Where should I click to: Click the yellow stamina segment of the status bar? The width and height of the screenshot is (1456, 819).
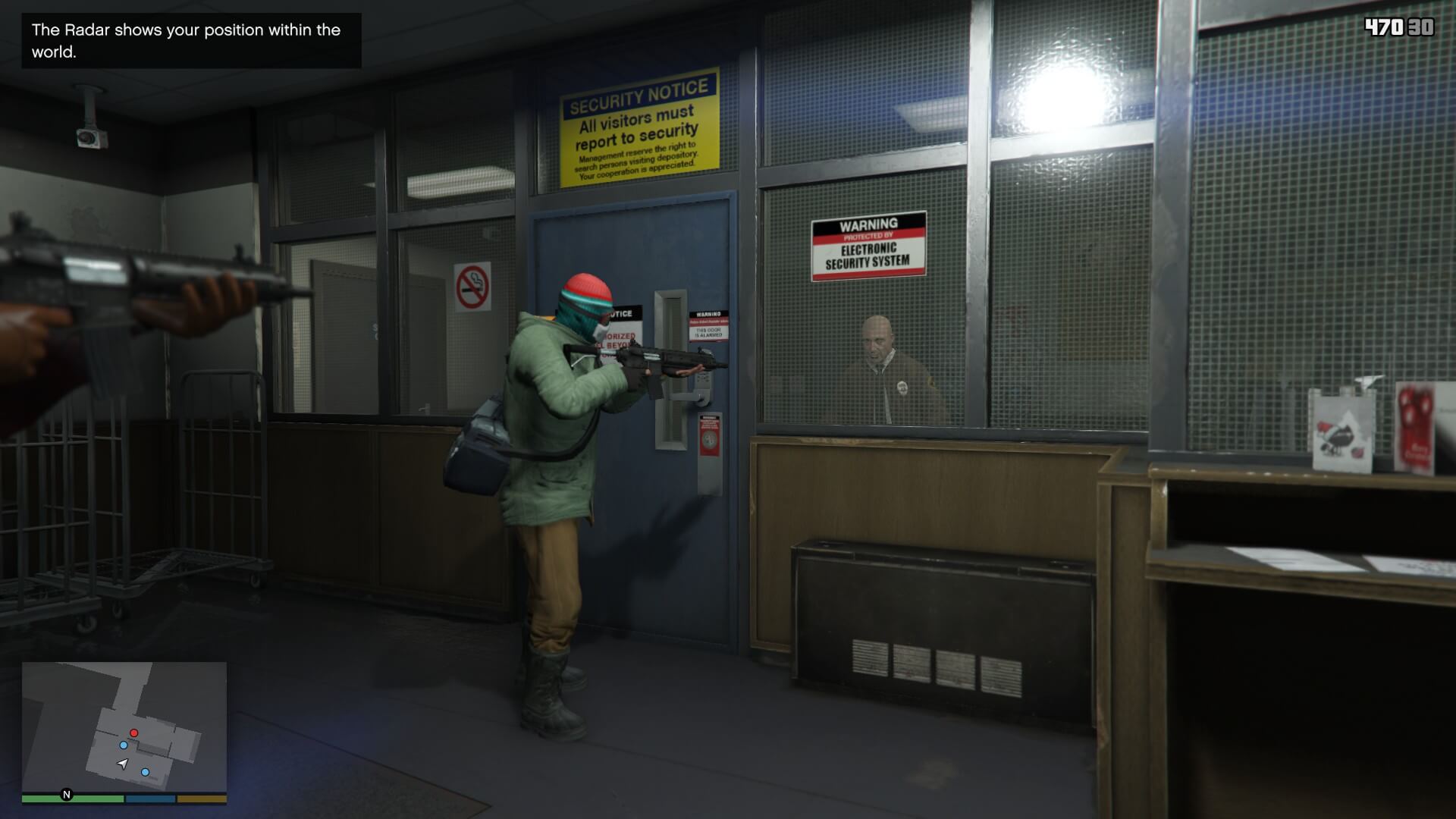(x=200, y=799)
